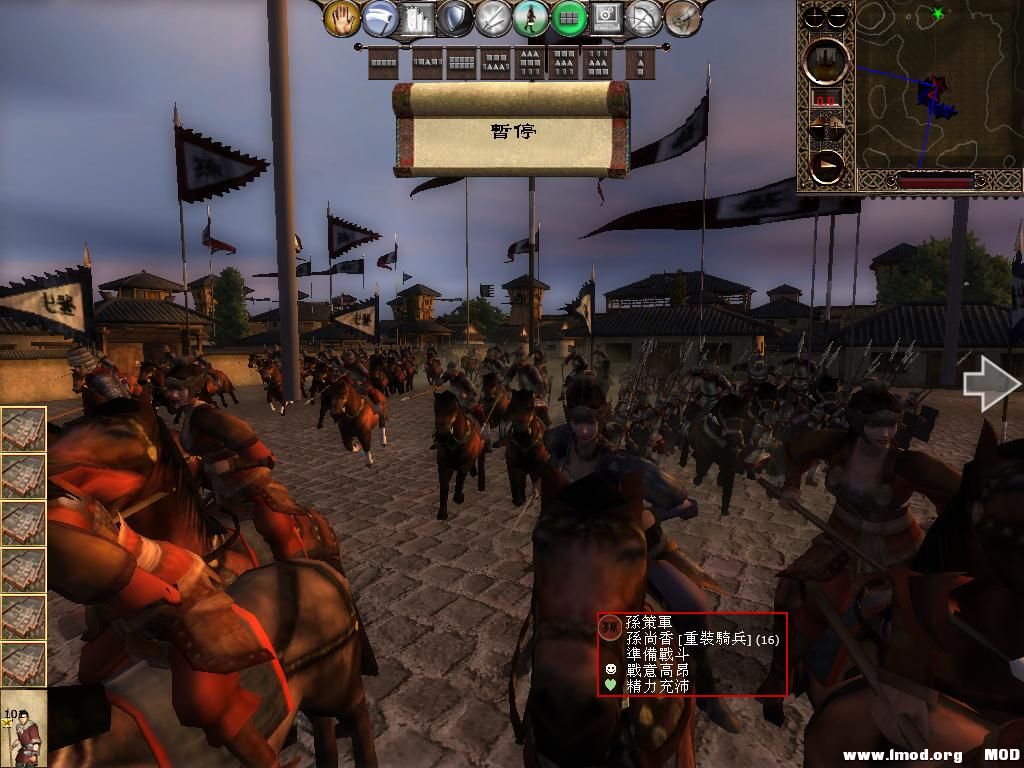Select the shield defensive stance icon
This screenshot has width=1024, height=768.
(x=454, y=18)
